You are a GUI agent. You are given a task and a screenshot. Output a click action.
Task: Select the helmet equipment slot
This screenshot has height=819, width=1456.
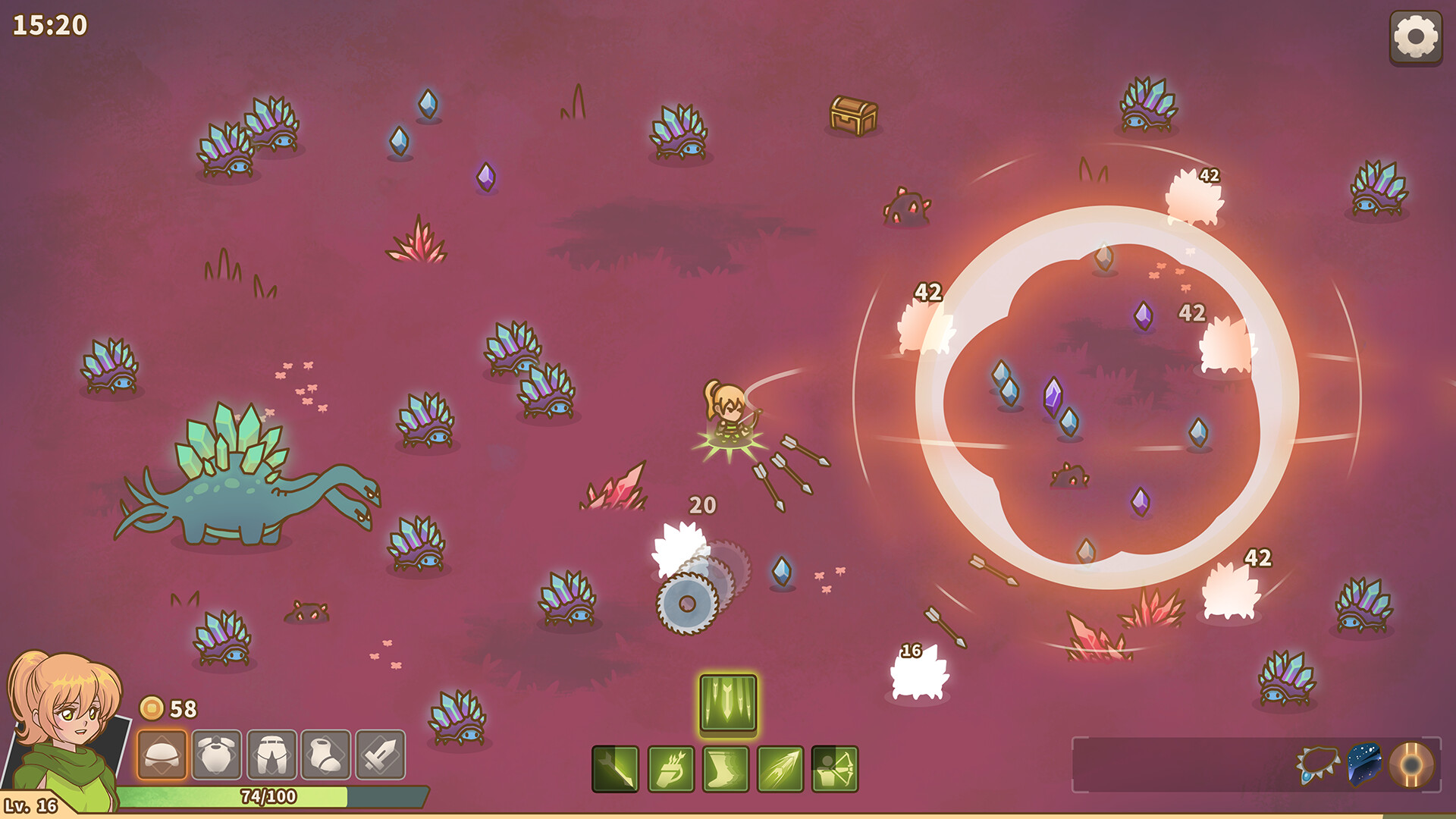[162, 755]
